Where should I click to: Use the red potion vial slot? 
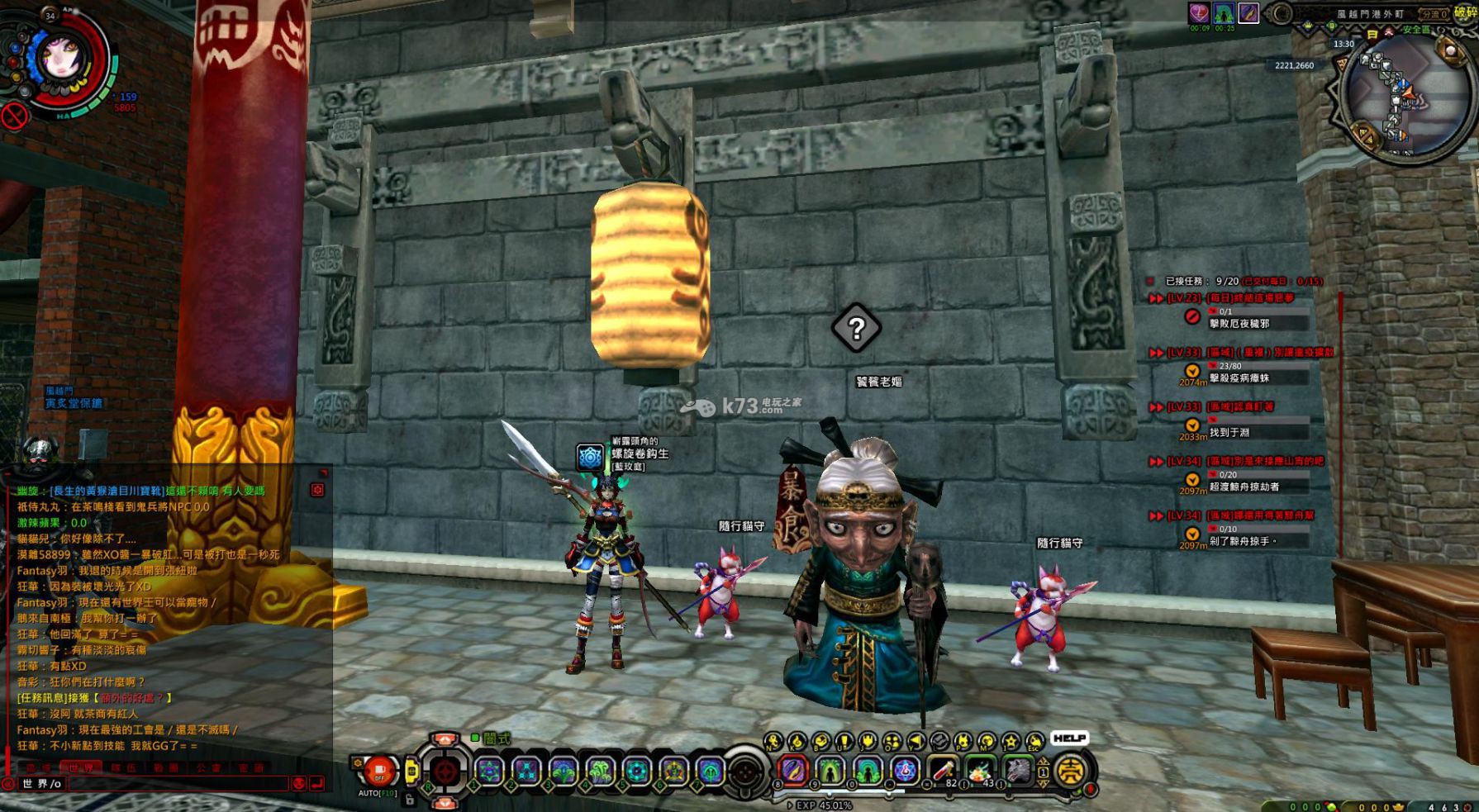943,771
